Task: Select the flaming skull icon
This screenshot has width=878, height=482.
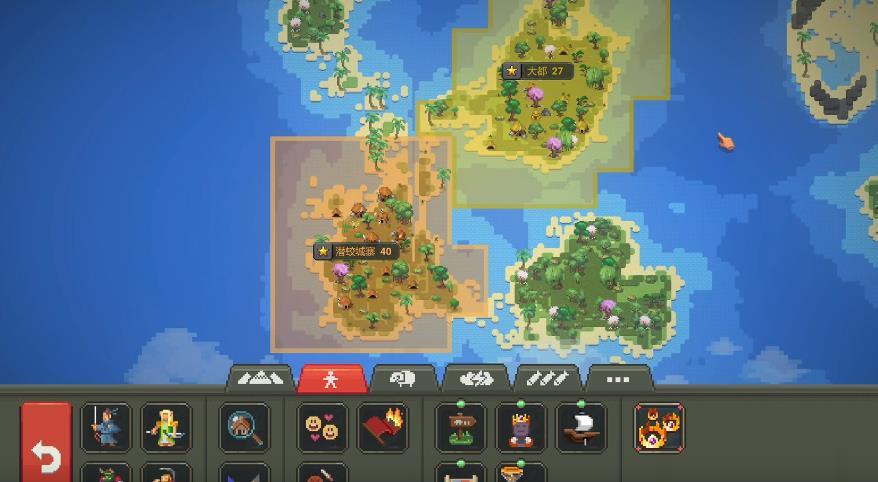Action: (x=660, y=427)
